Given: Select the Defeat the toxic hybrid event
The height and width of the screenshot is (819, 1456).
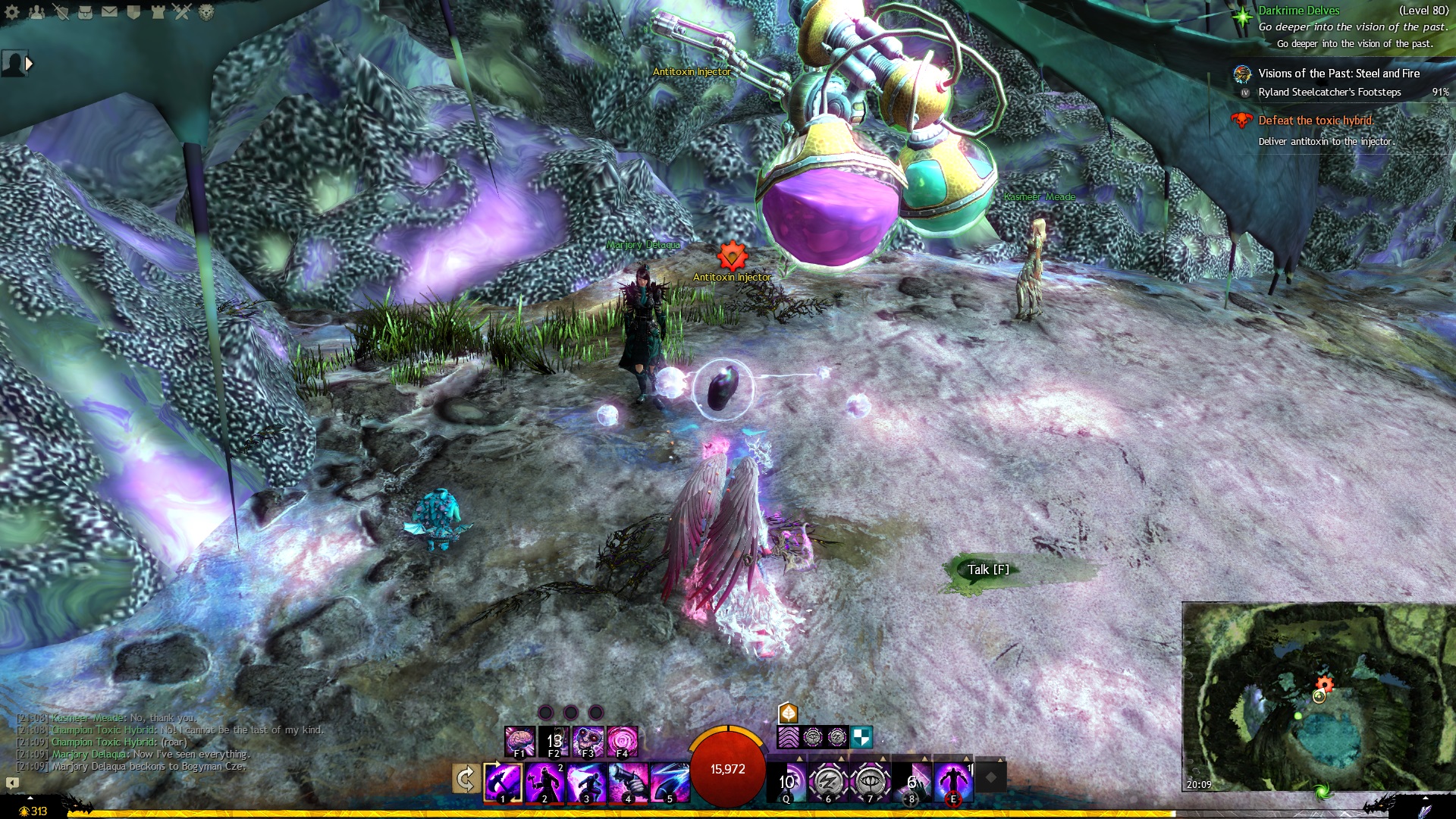Looking at the screenshot, I should pyautogui.click(x=1315, y=121).
